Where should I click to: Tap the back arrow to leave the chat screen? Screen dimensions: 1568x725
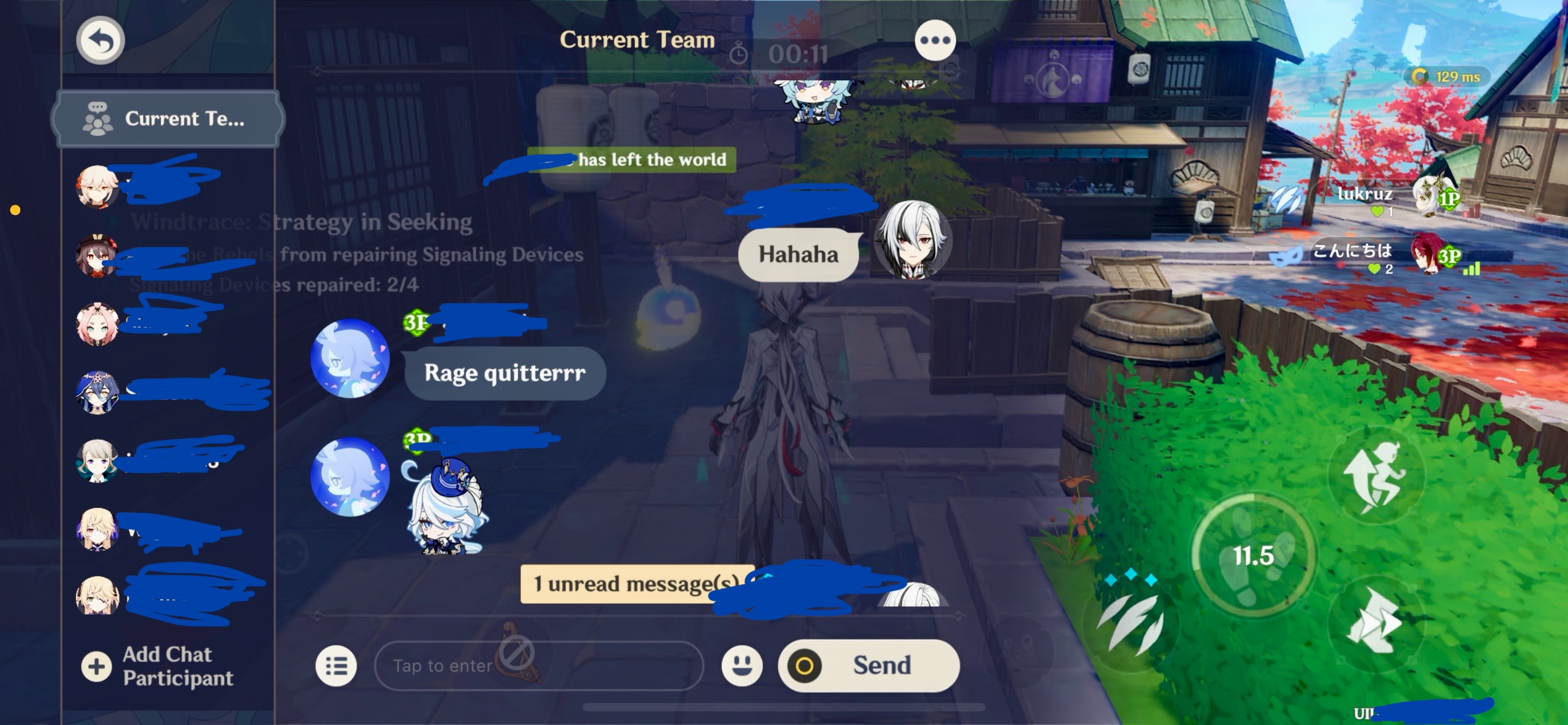(x=100, y=39)
